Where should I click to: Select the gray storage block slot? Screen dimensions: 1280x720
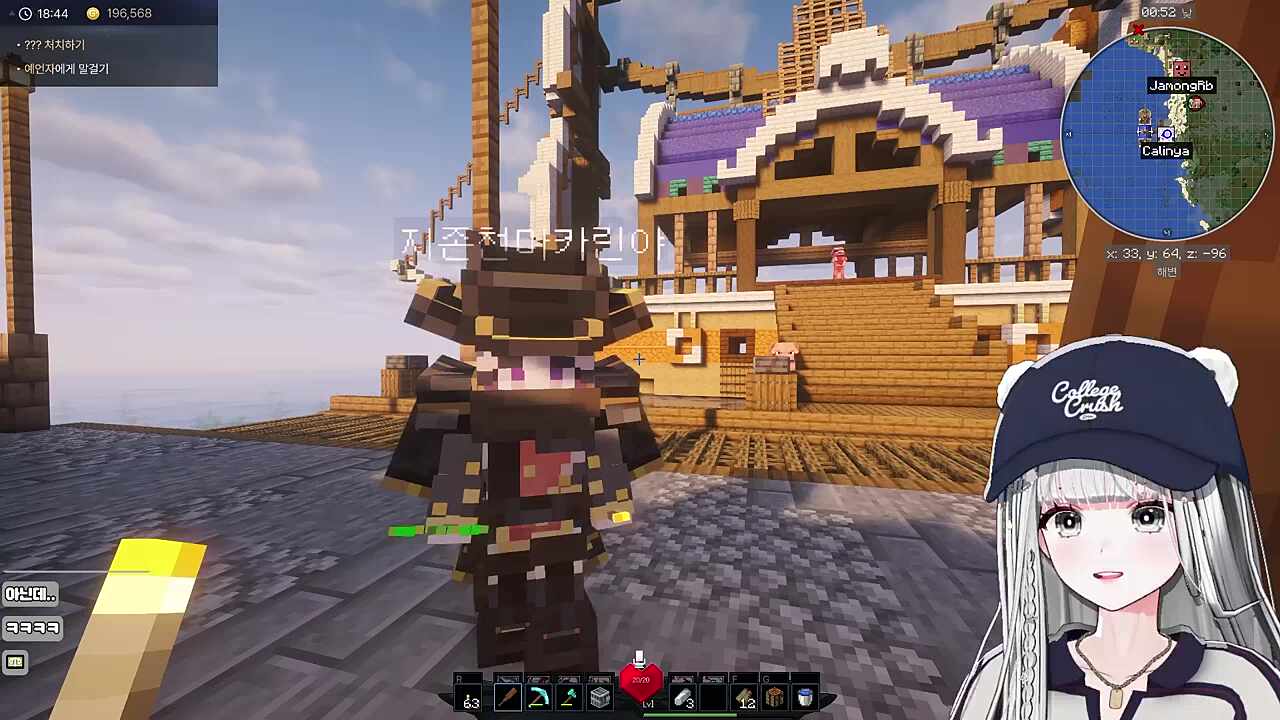(x=600, y=697)
